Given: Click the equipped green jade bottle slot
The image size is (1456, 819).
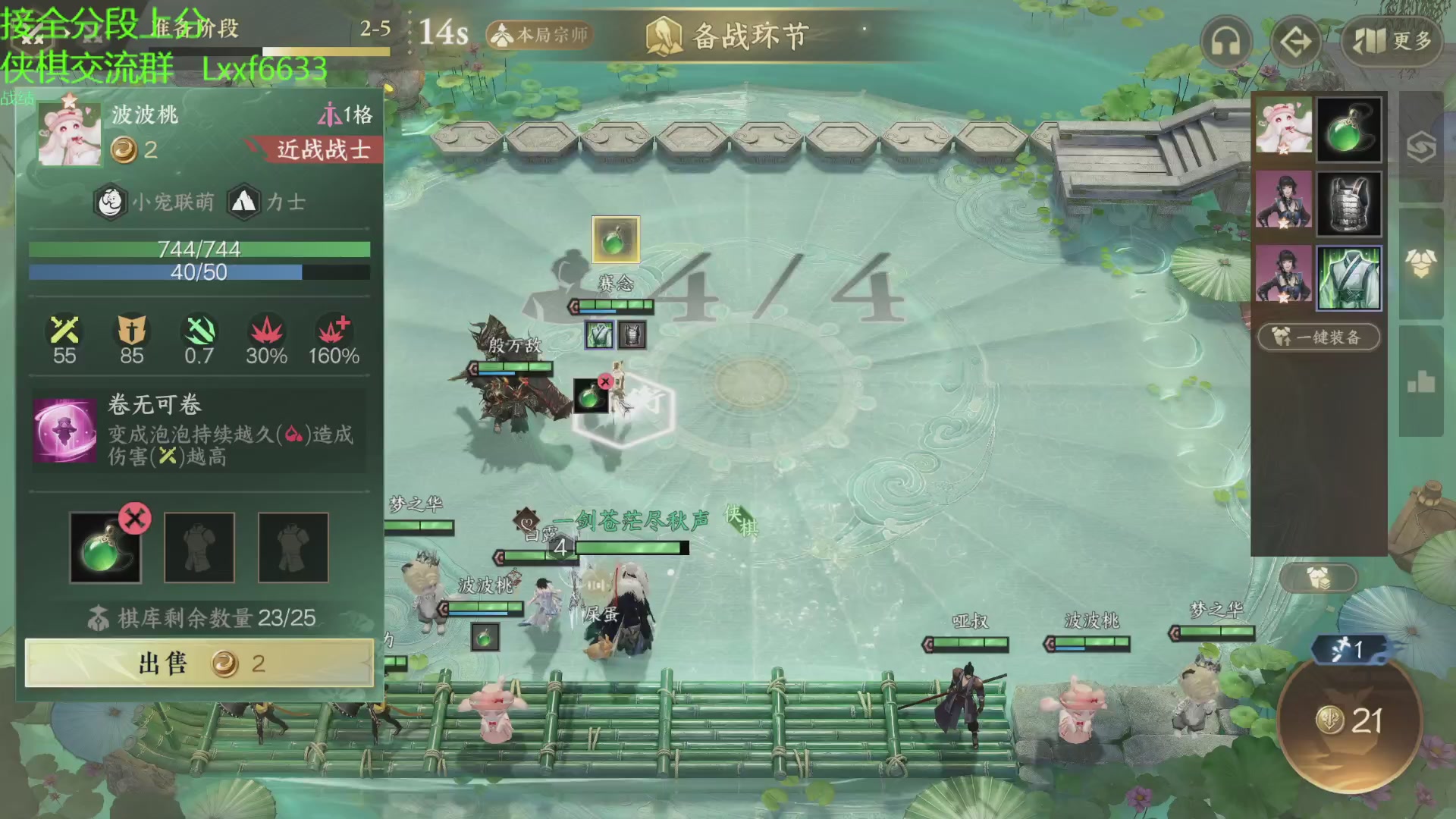Looking at the screenshot, I should pyautogui.click(x=105, y=548).
